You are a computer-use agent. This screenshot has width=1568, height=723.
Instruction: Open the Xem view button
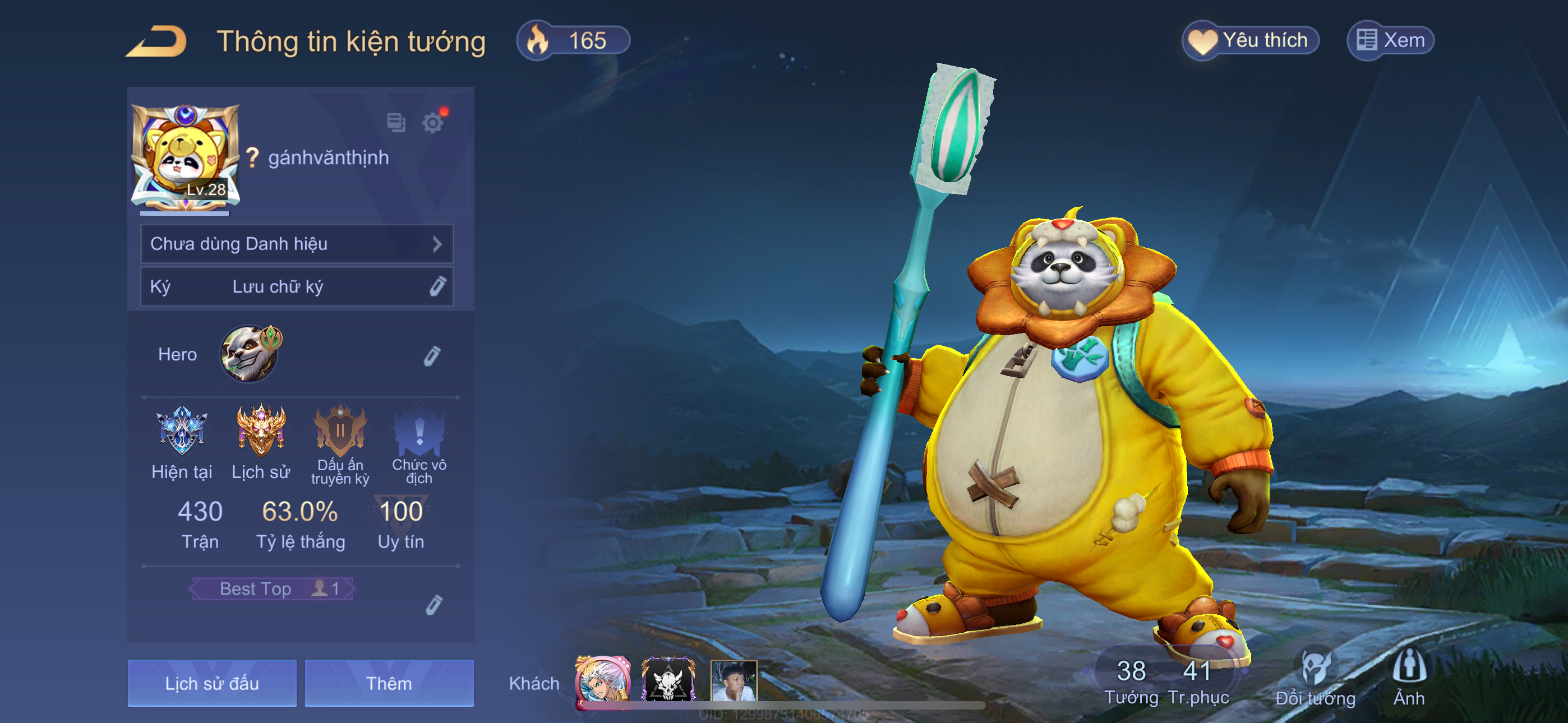(1390, 41)
